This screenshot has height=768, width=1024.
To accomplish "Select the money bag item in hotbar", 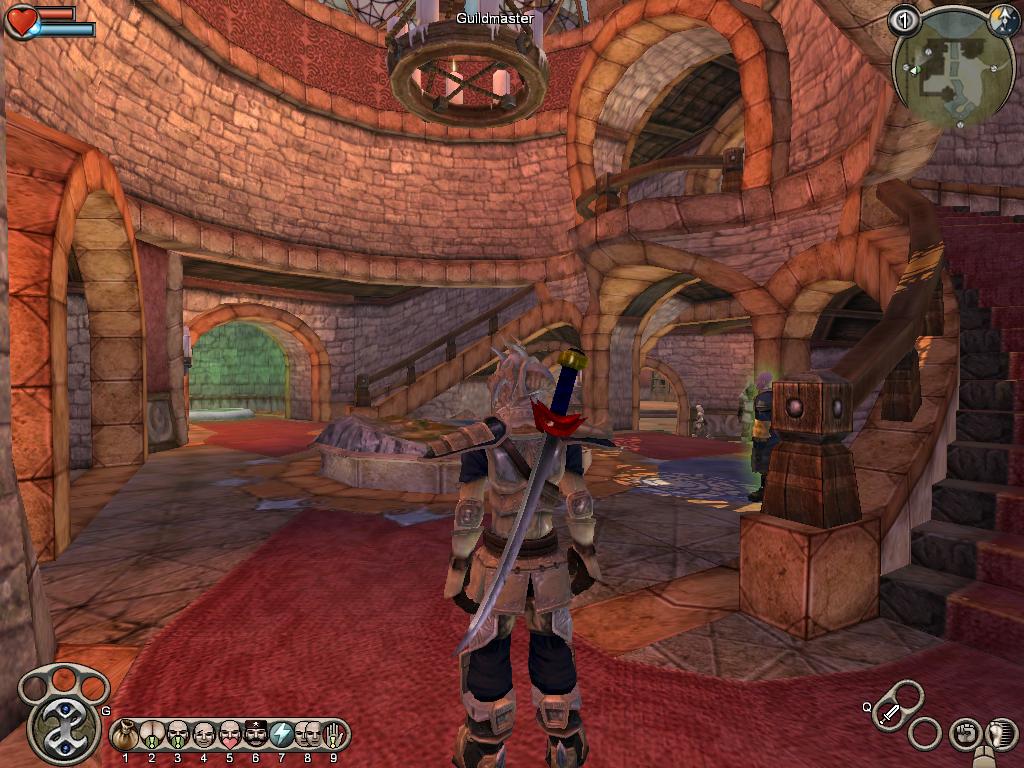I will pos(126,735).
